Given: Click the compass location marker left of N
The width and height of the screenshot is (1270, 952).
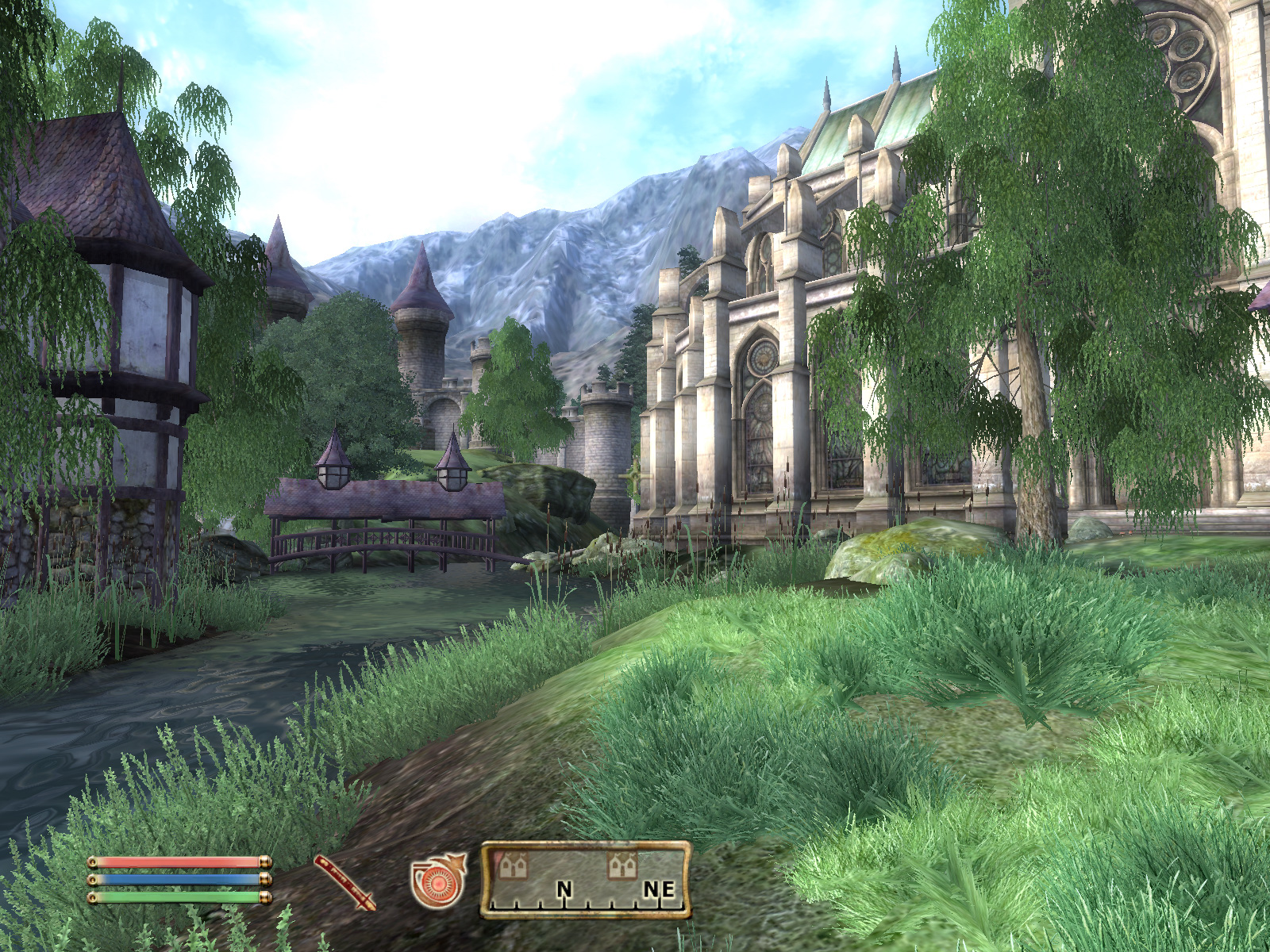Looking at the screenshot, I should pos(512,866).
